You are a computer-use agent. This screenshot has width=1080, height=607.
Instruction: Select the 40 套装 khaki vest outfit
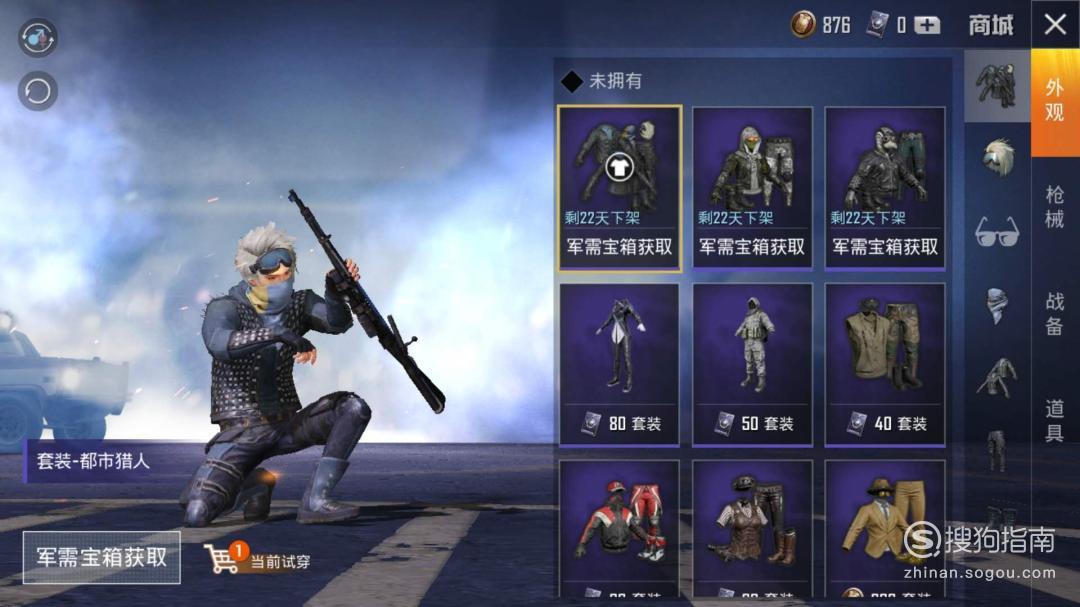pyautogui.click(x=885, y=364)
